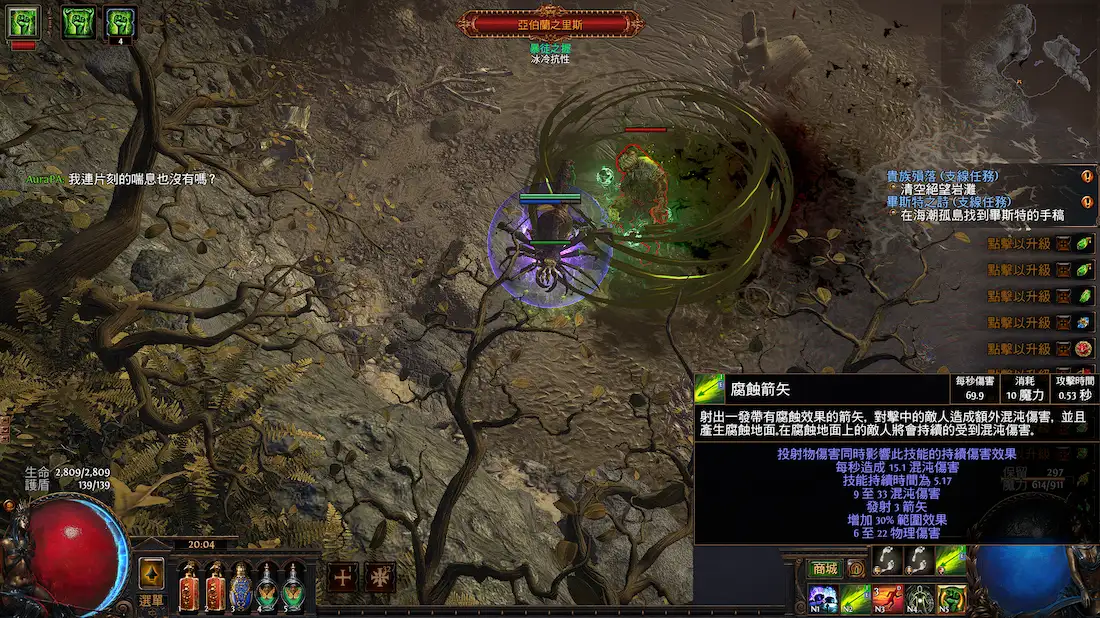
Task: Click the round coin icon beside 商城
Action: coord(856,568)
